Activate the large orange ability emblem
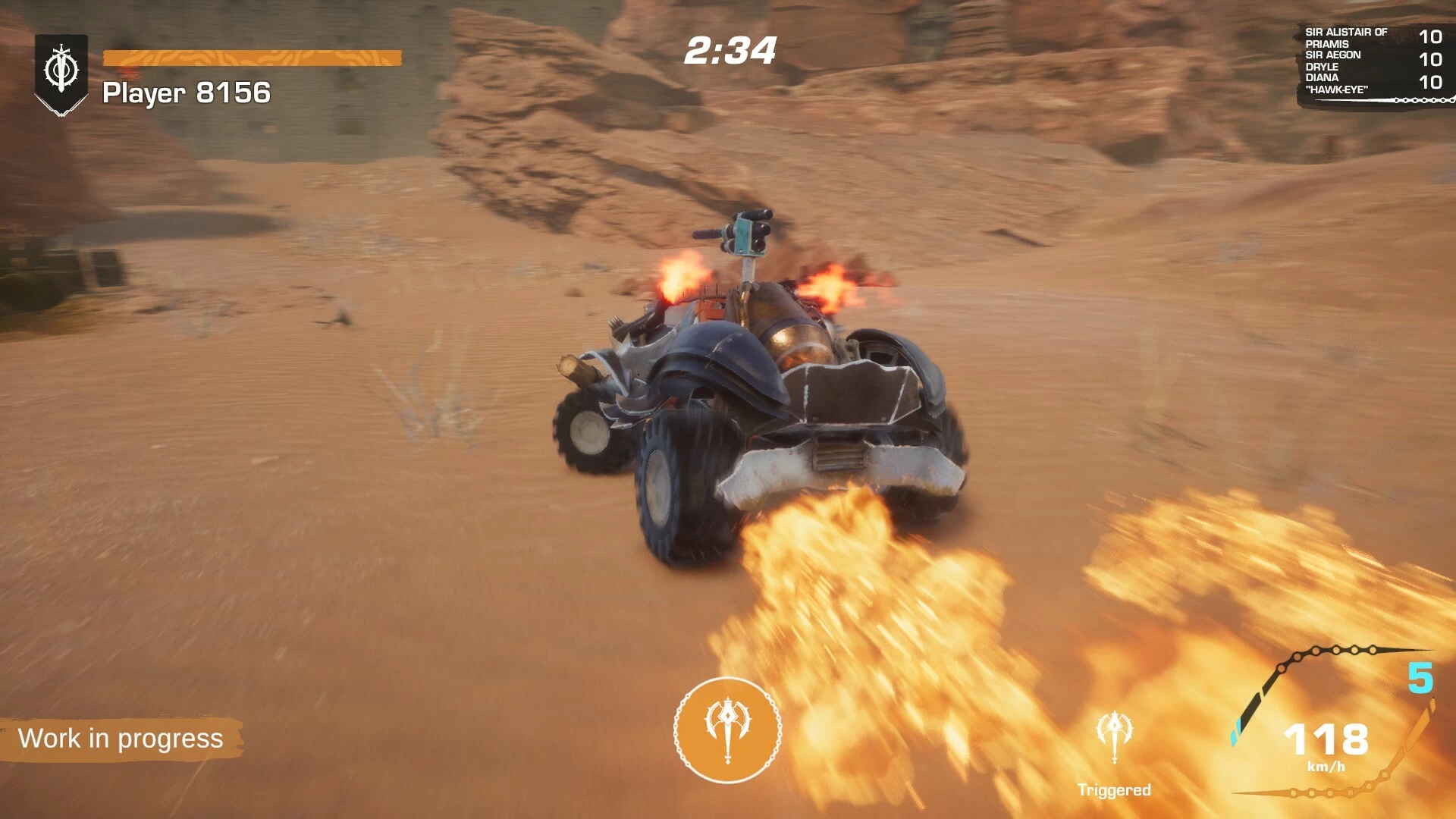This screenshot has height=819, width=1456. 727,730
